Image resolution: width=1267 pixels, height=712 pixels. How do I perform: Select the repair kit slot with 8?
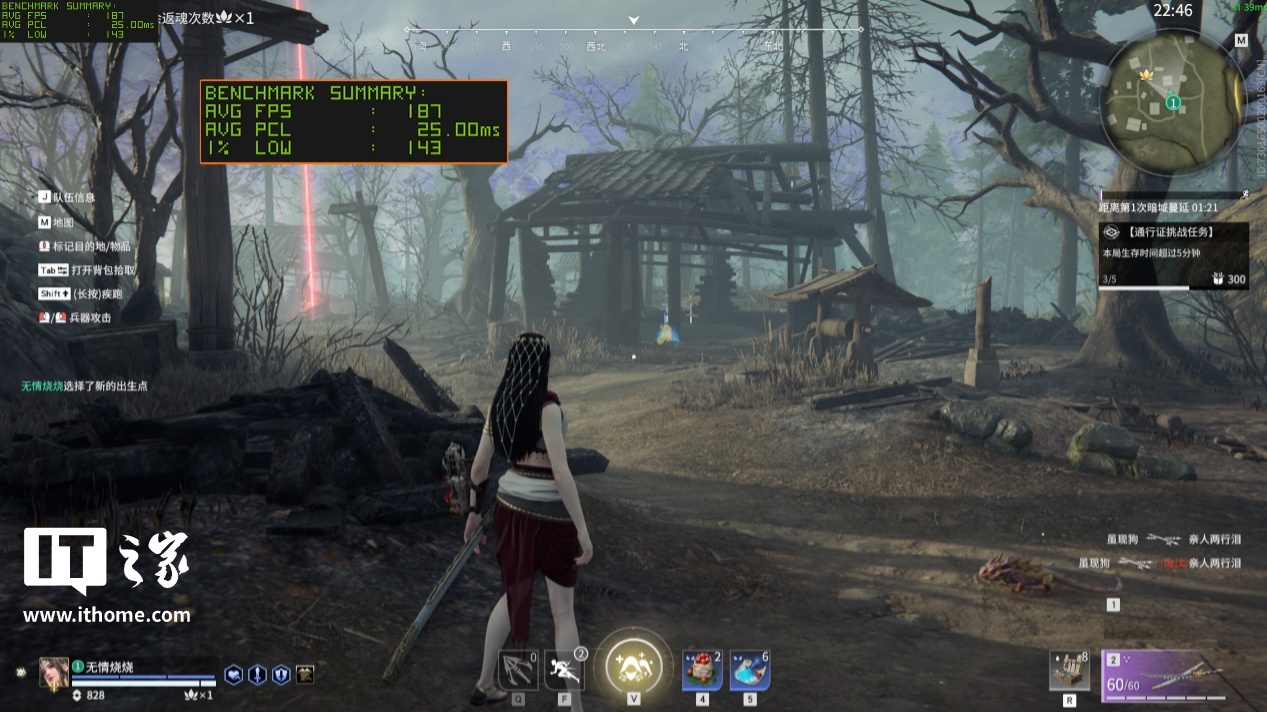click(x=1069, y=670)
